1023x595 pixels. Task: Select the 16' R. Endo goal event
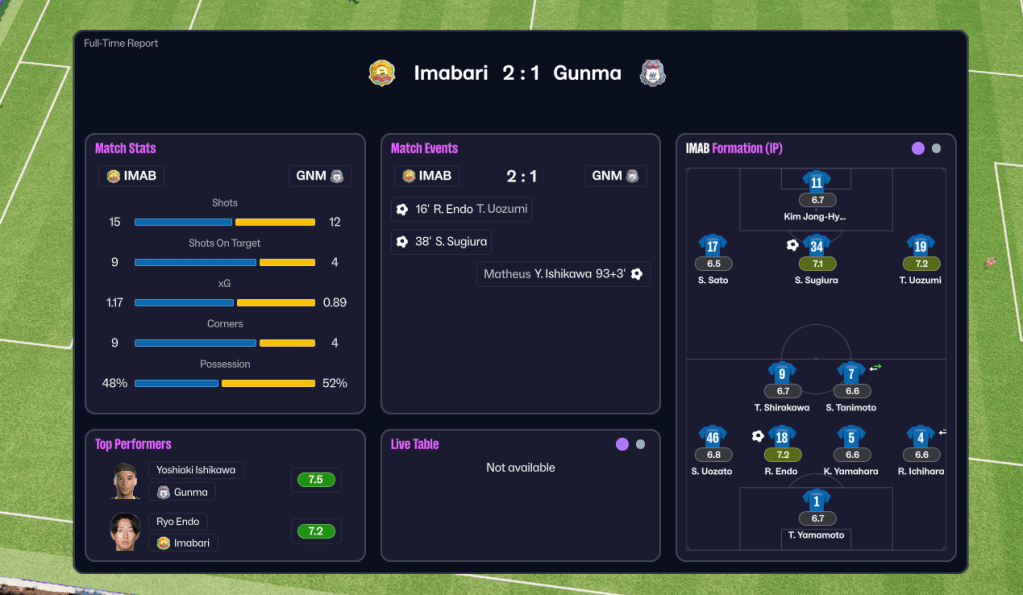(461, 210)
